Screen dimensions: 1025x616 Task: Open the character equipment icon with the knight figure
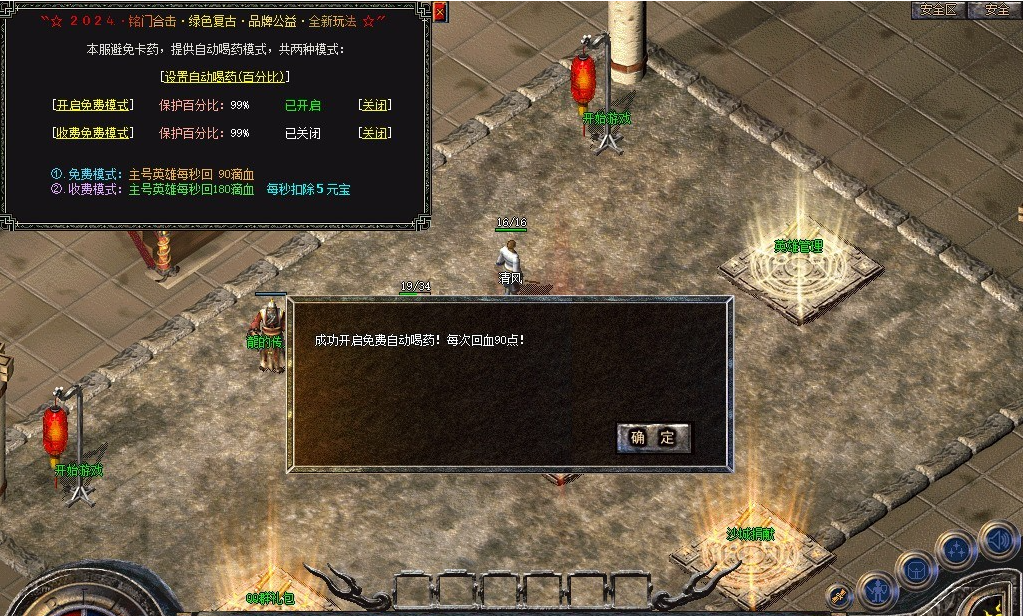pos(877,589)
